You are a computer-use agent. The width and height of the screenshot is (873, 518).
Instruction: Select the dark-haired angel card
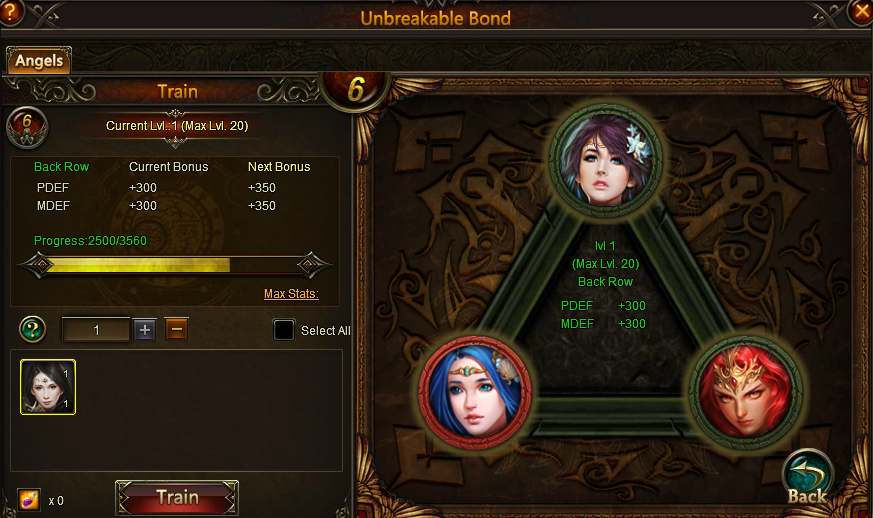click(48, 387)
